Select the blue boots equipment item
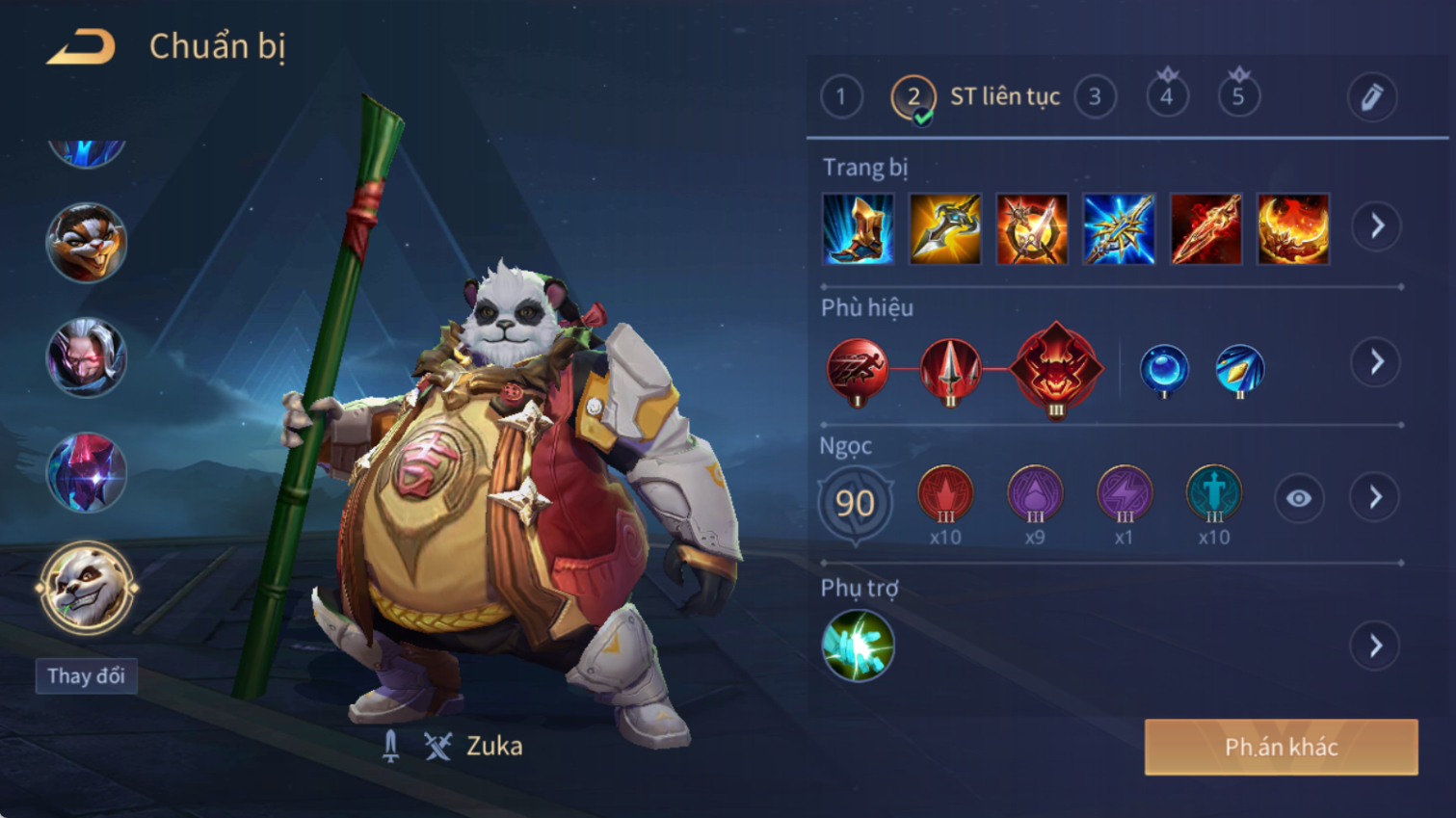Image resolution: width=1456 pixels, height=818 pixels. pyautogui.click(x=858, y=229)
